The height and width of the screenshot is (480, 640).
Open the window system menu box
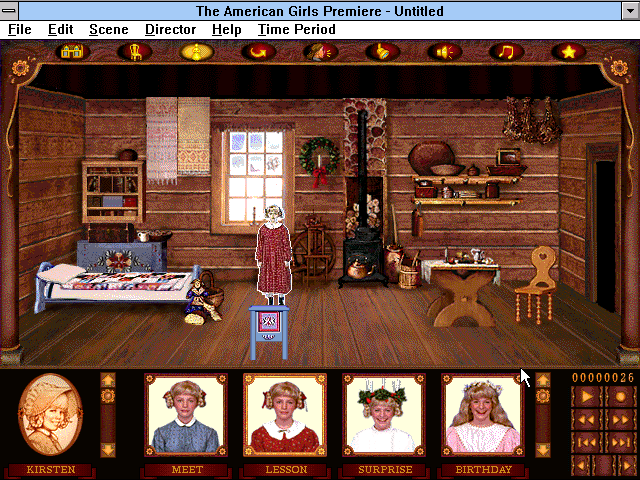(x=10, y=10)
